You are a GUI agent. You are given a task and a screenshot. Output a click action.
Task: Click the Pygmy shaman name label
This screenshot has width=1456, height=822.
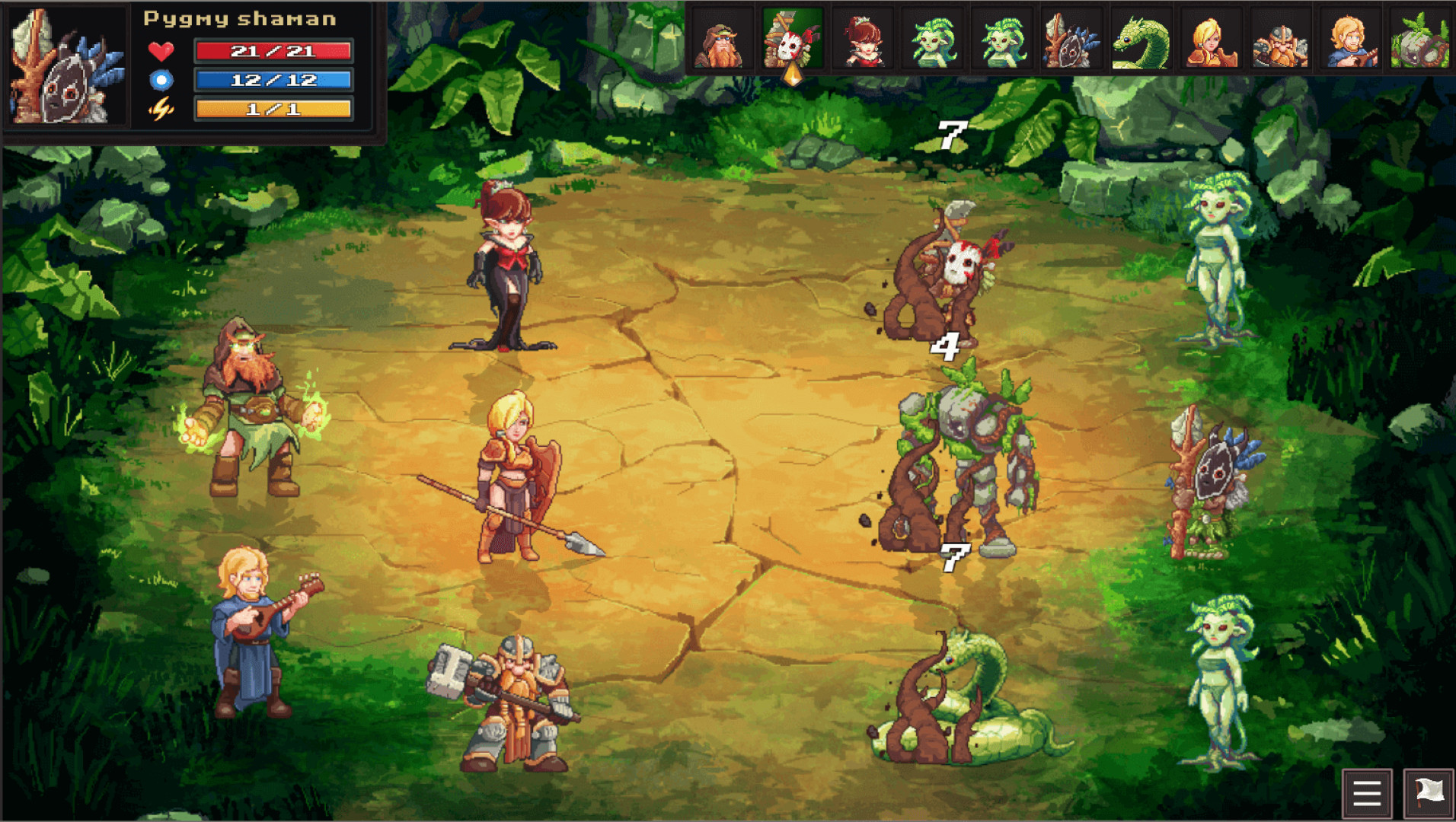[238, 18]
